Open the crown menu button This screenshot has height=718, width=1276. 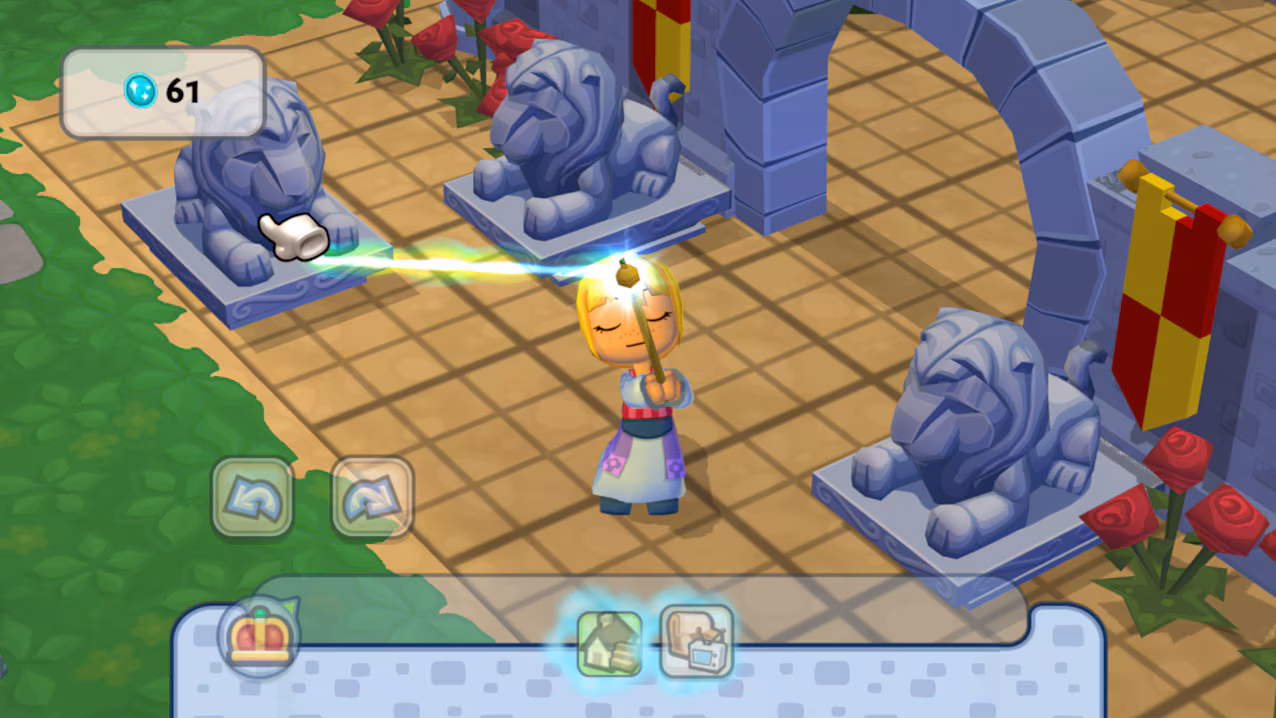[x=259, y=637]
